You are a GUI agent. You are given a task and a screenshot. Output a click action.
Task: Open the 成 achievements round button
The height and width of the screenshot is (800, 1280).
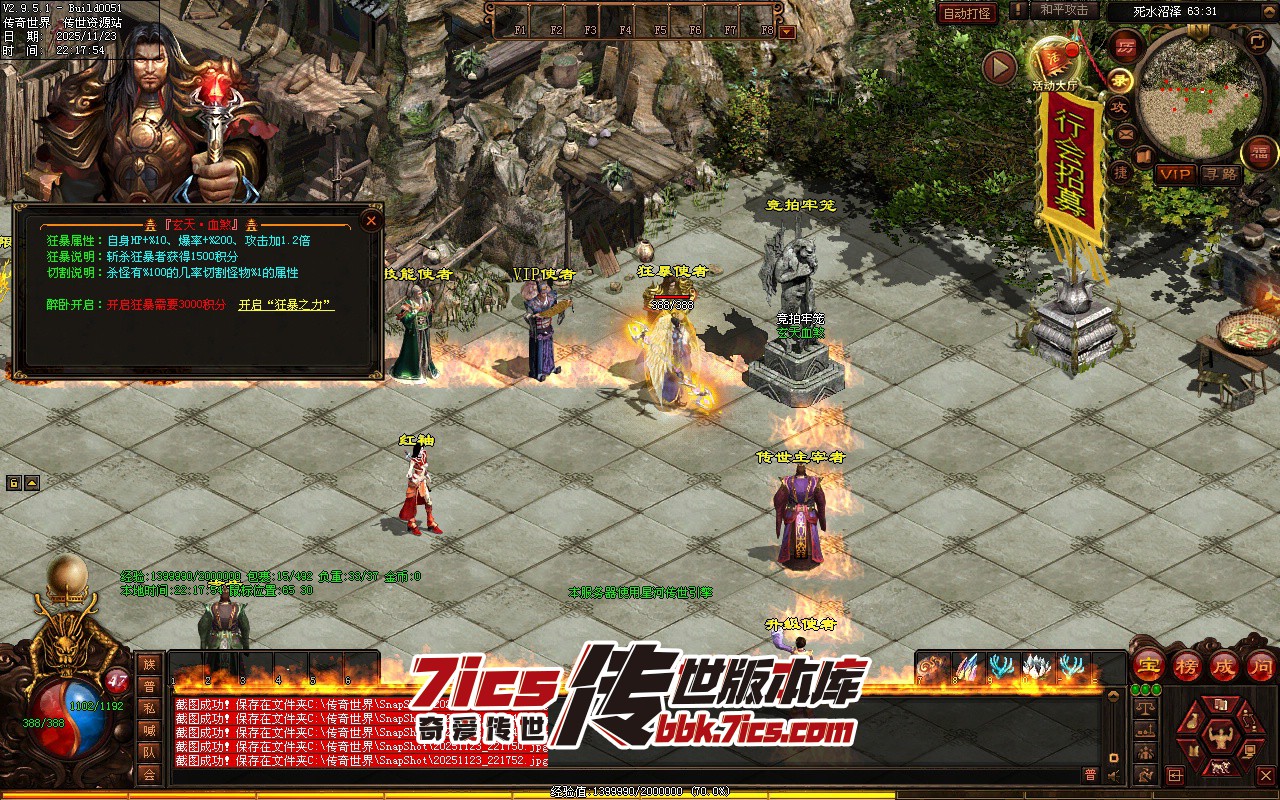coord(1224,665)
